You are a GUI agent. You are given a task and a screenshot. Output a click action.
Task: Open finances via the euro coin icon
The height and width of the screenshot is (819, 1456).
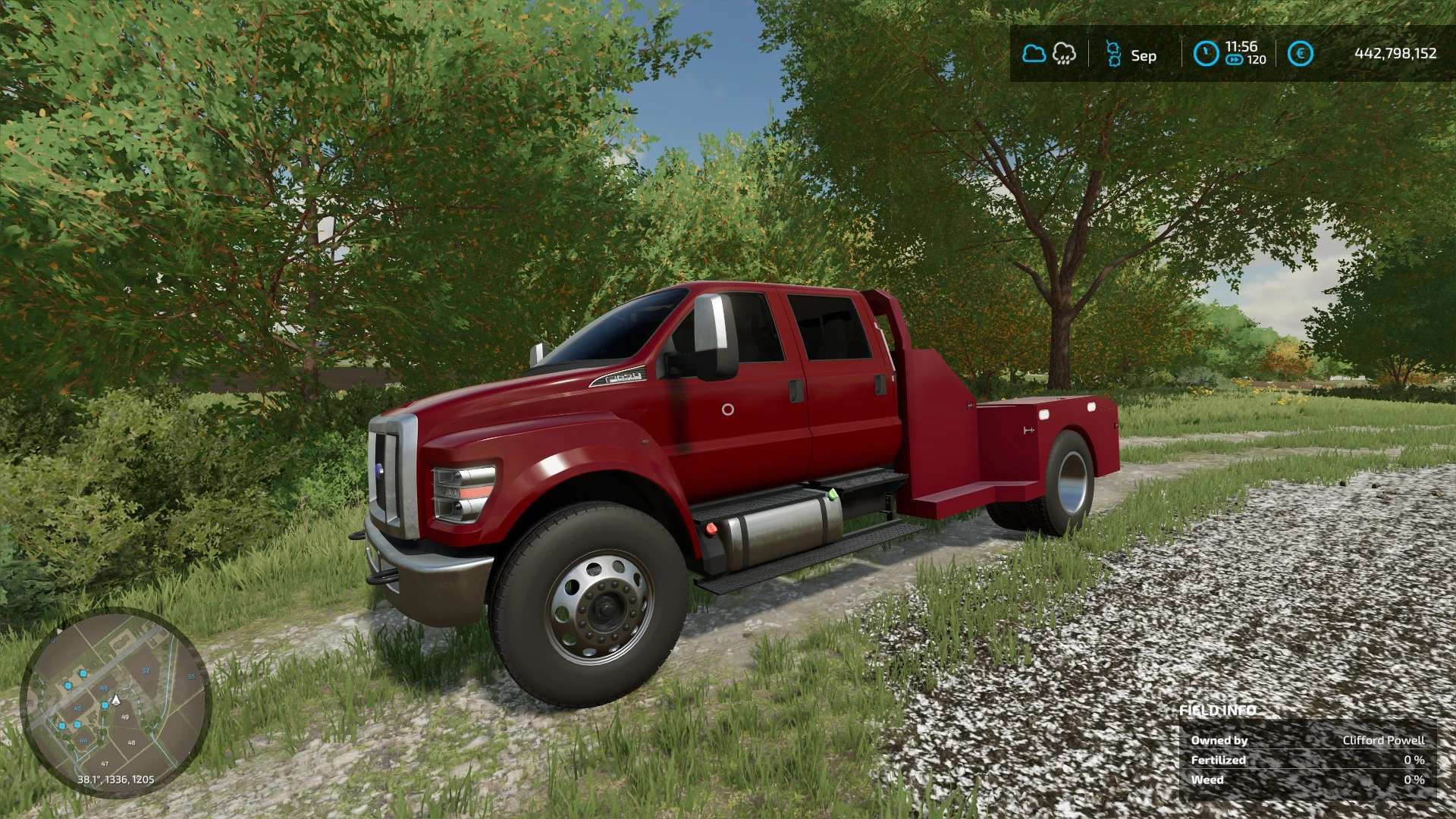pyautogui.click(x=1301, y=54)
